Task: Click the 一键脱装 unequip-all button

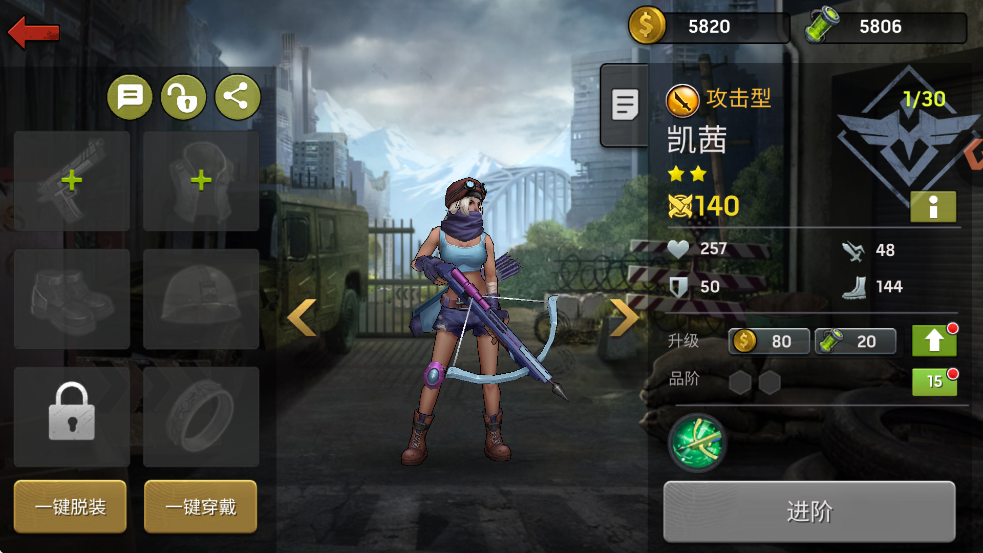Action: [71, 507]
